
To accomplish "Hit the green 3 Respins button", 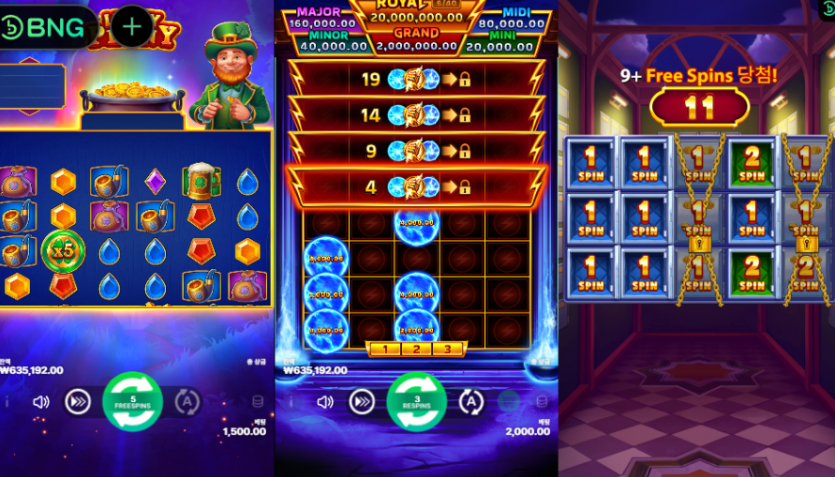I will 417,401.
